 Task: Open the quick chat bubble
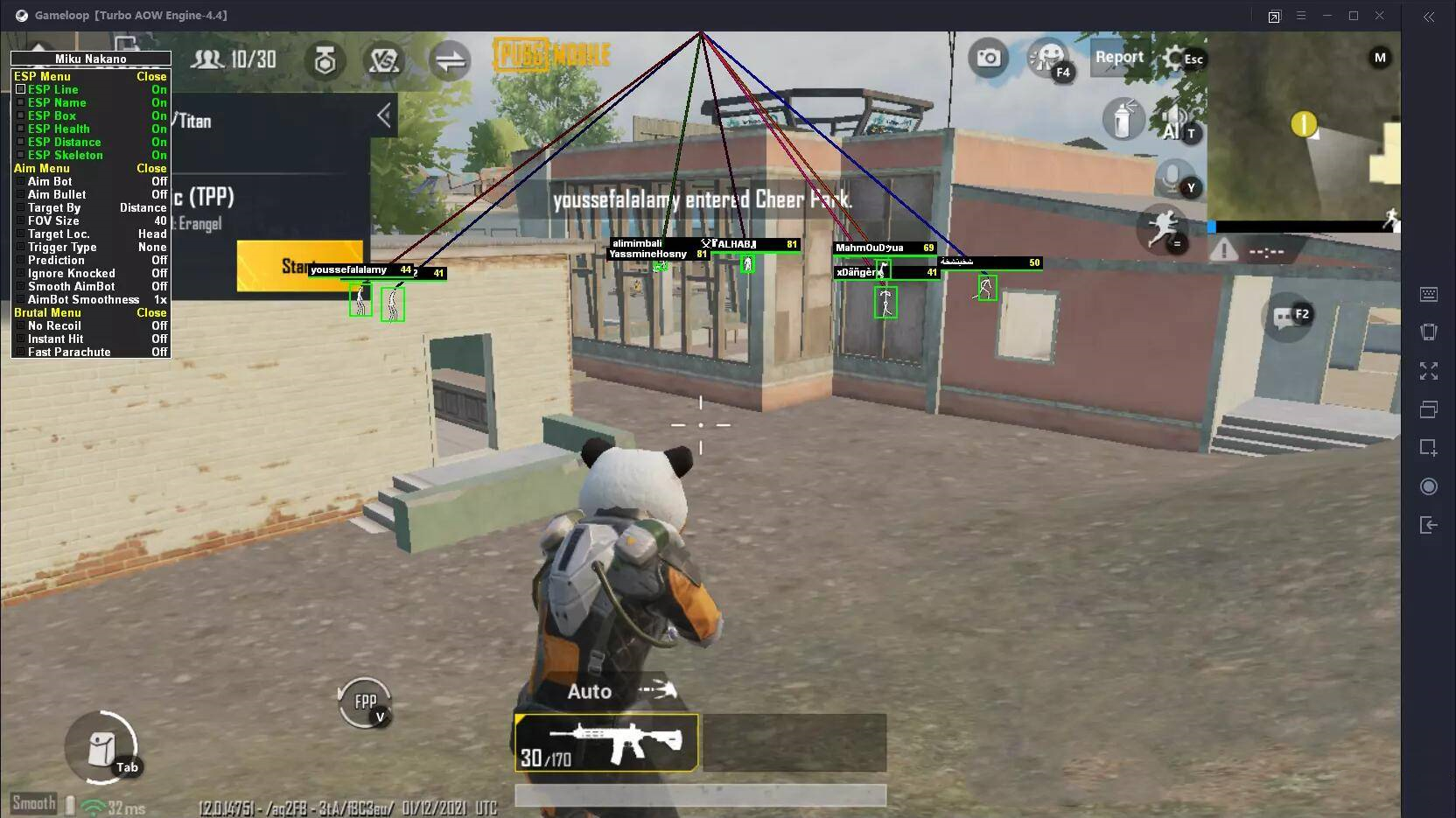[x=1284, y=317]
